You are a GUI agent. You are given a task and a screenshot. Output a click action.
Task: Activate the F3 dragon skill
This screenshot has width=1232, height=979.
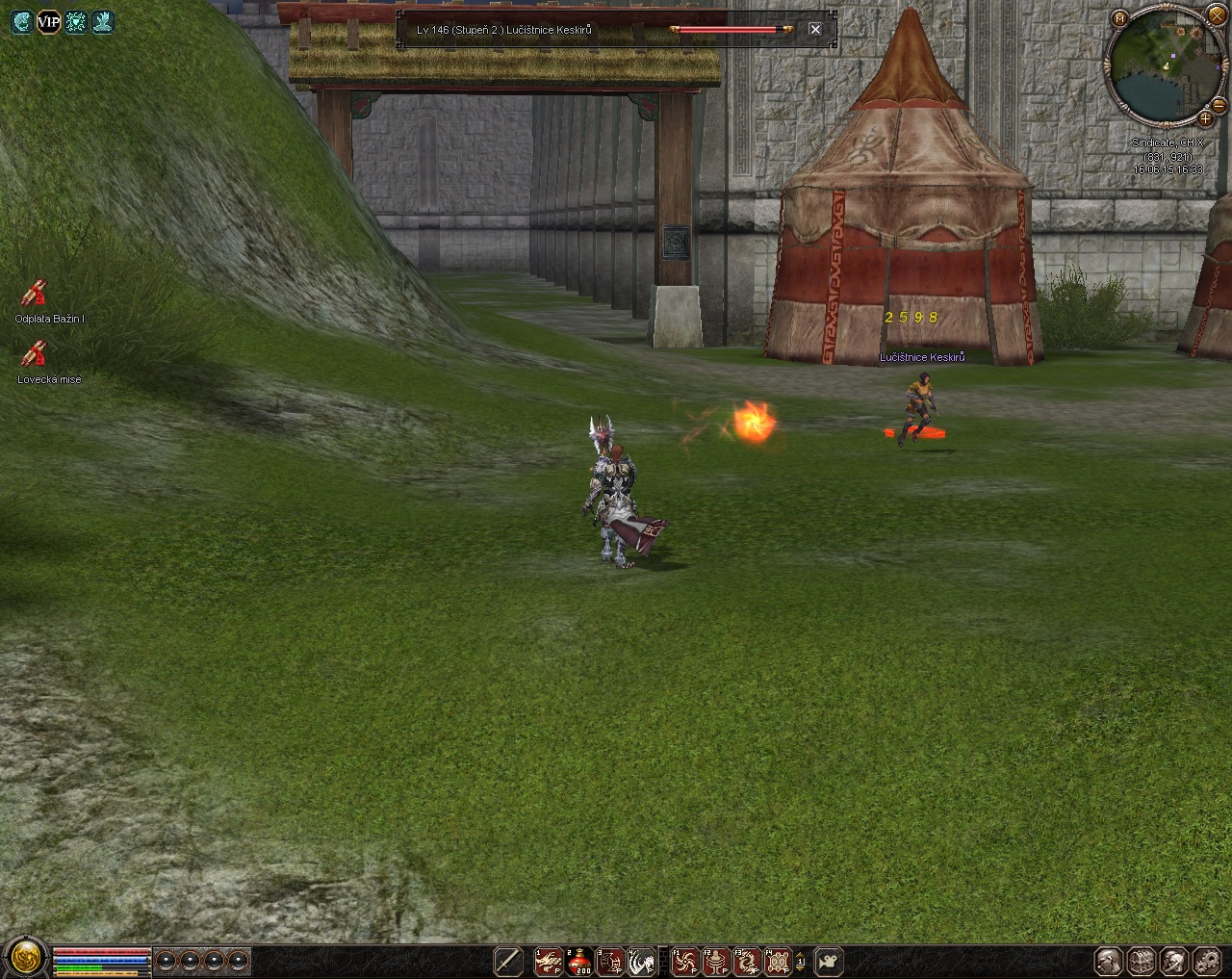tap(747, 961)
